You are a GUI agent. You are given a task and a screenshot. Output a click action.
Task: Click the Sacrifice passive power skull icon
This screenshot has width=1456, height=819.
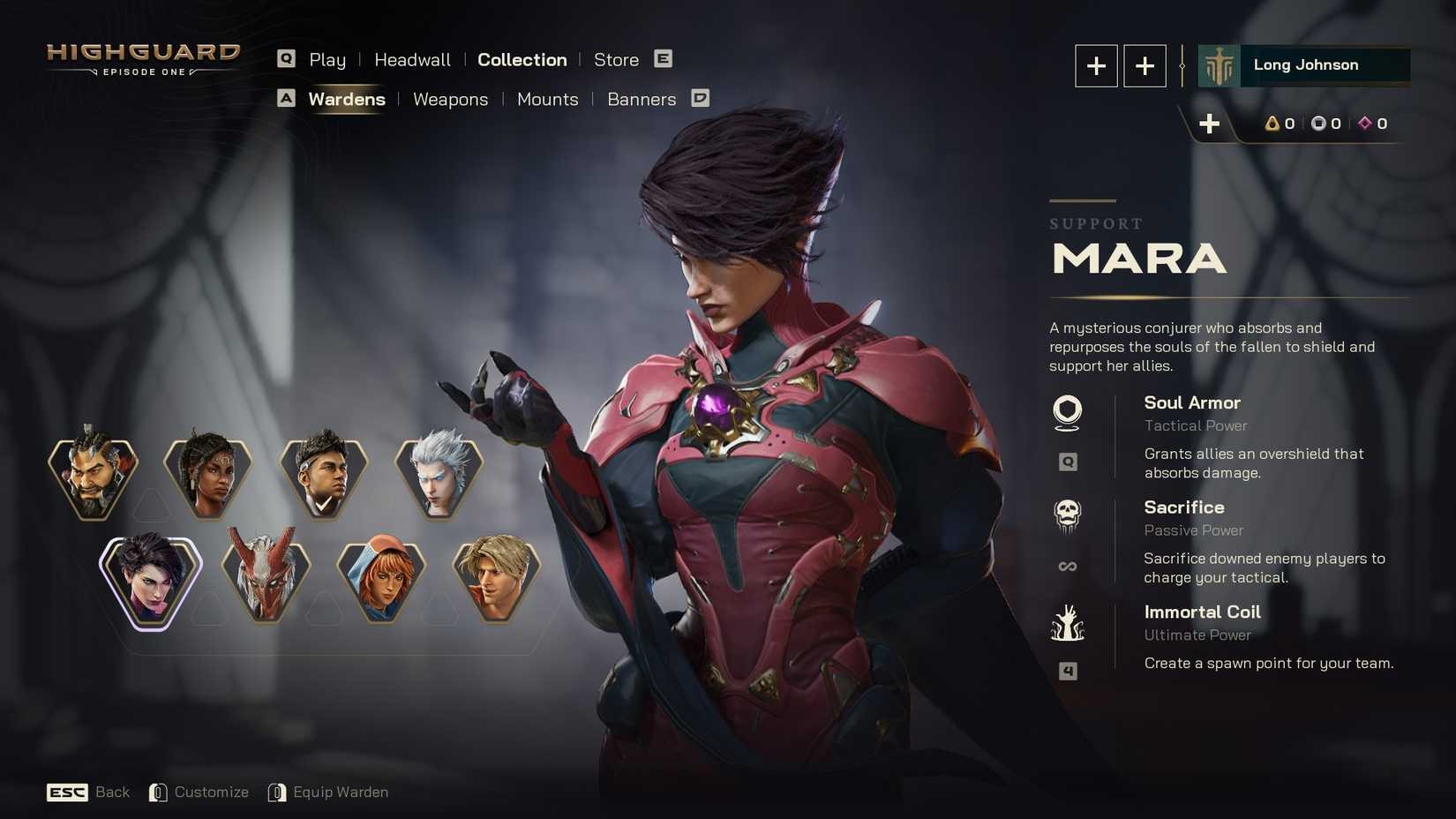click(1068, 515)
